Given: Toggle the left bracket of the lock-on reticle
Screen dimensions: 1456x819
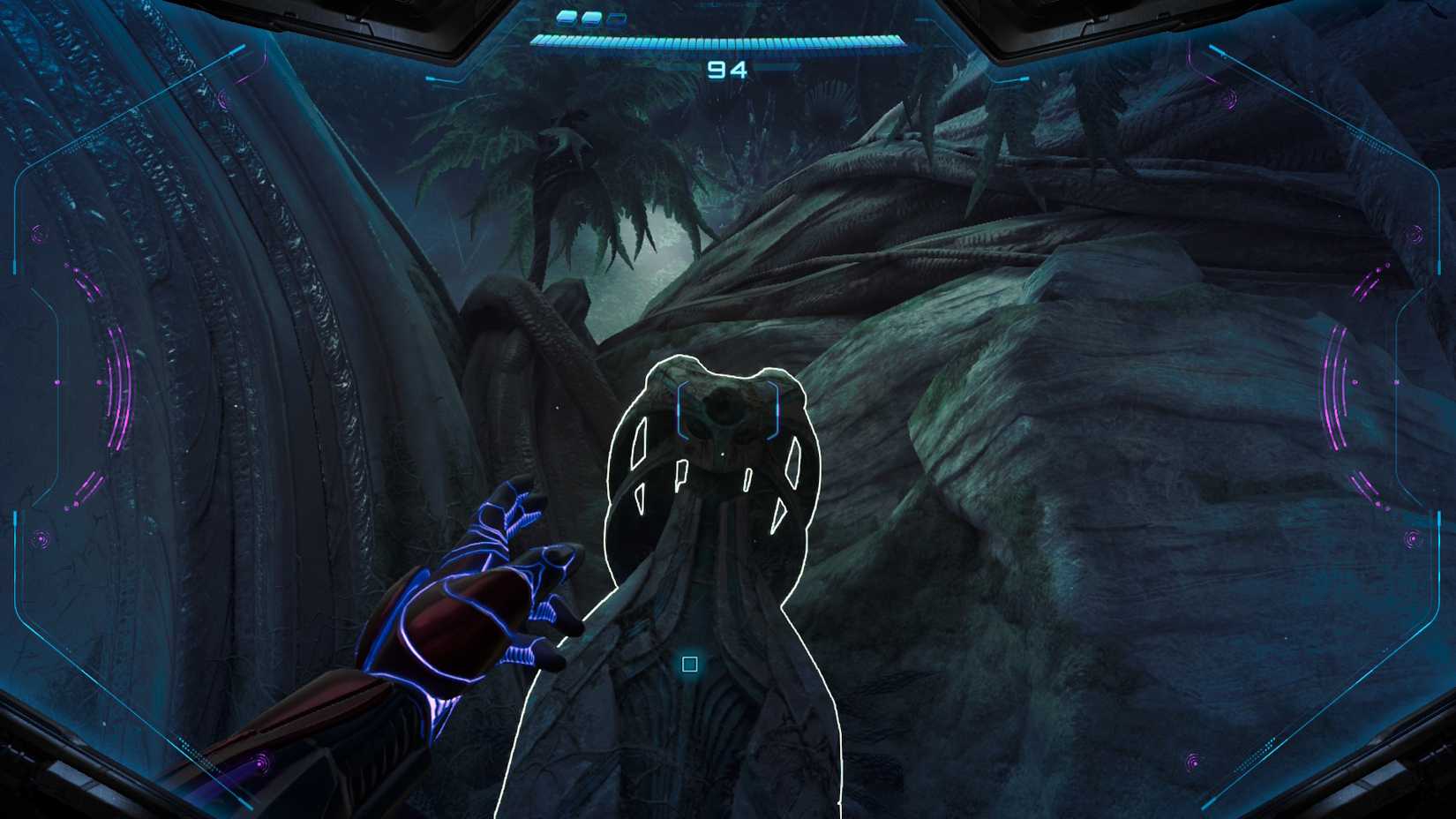Looking at the screenshot, I should tap(682, 409).
